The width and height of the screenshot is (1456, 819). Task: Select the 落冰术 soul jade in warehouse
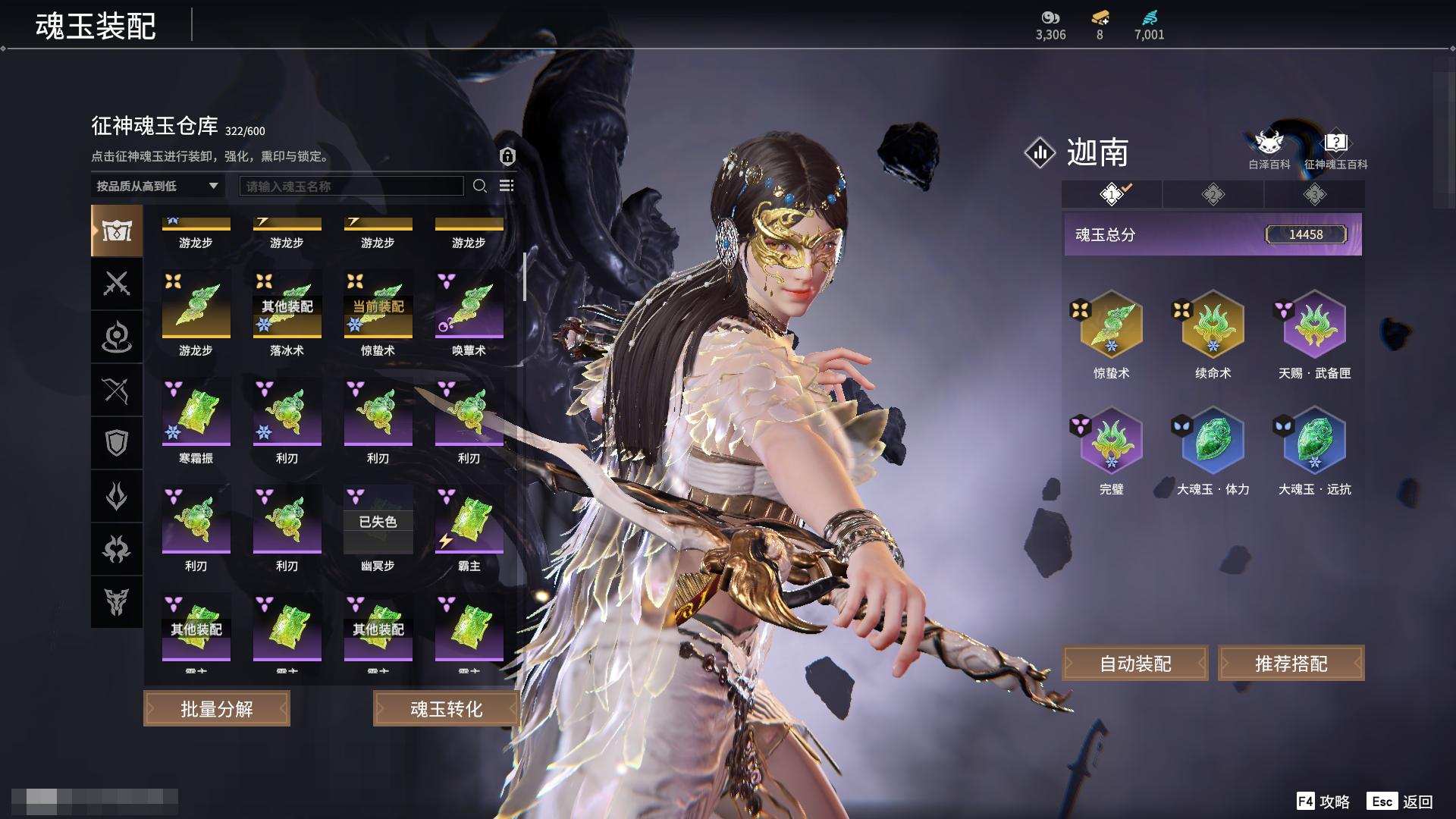[x=287, y=306]
